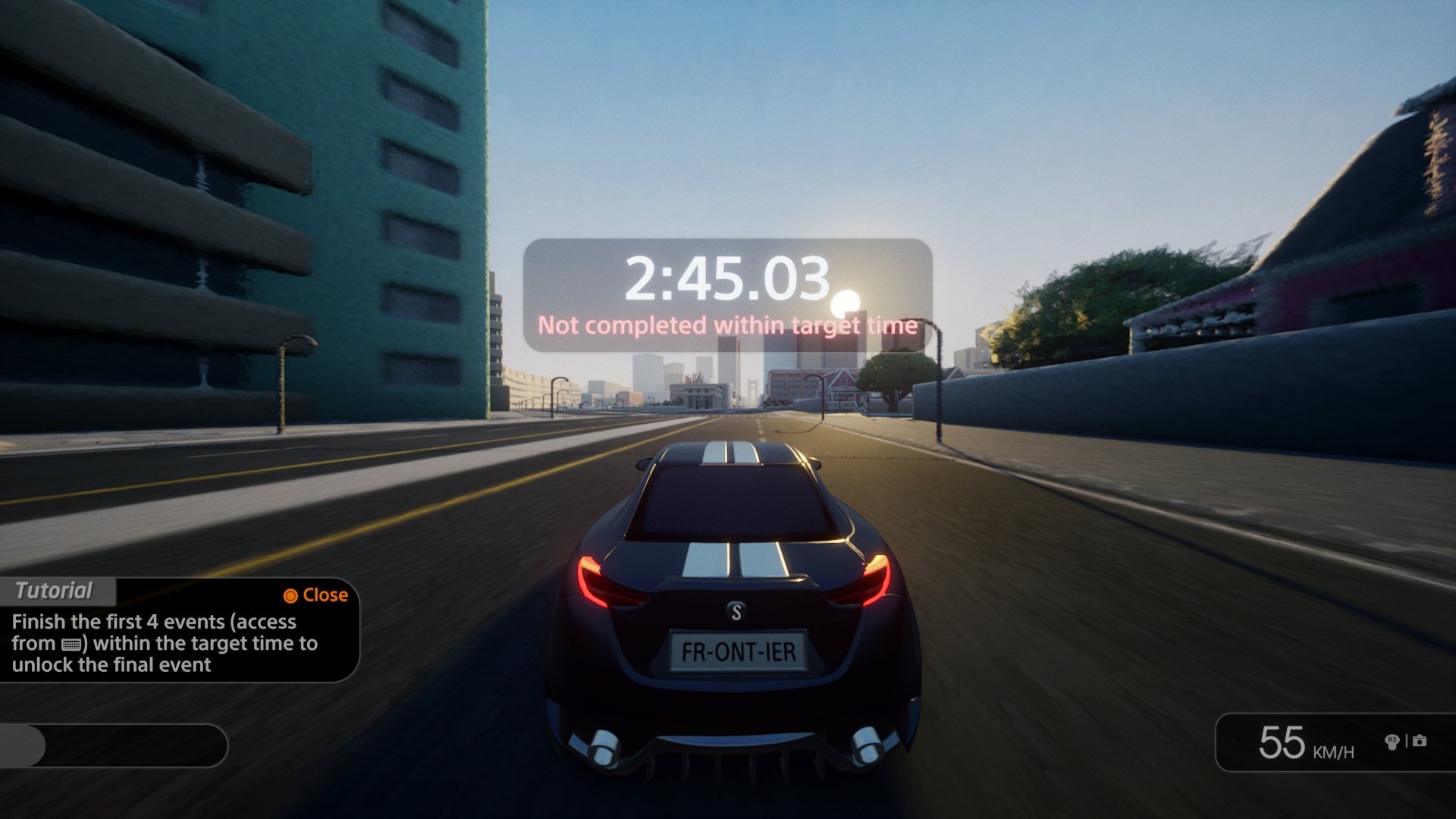This screenshot has width=1456, height=819.
Task: Click the orange circle button icon beside Close
Action: click(292, 595)
